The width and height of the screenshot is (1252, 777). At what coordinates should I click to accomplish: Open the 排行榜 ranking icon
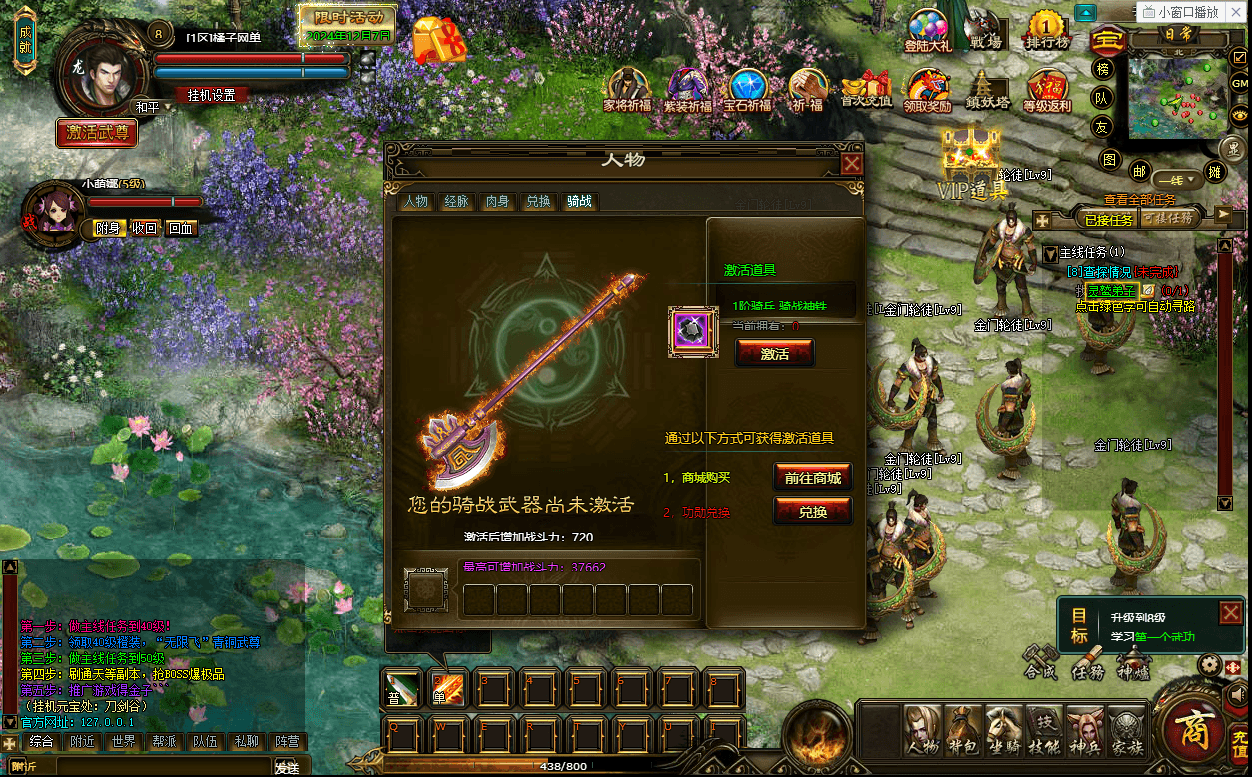[1047, 29]
